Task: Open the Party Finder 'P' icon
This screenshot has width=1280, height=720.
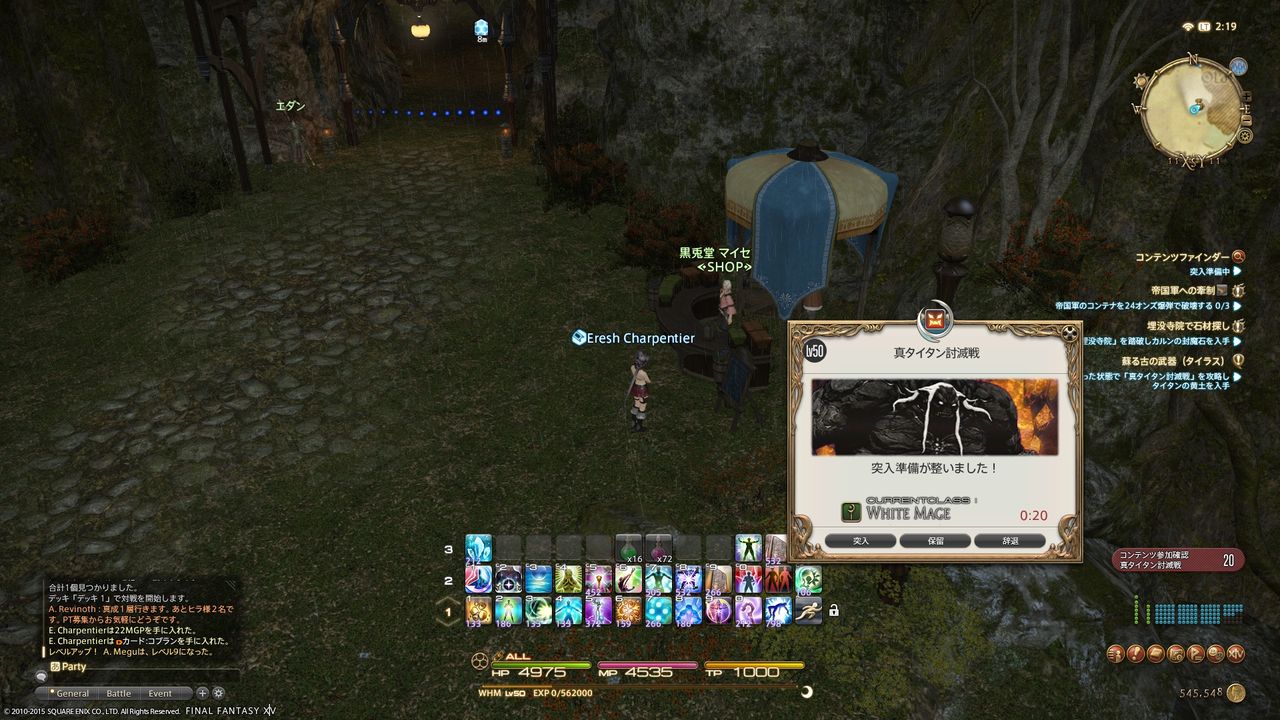Action: (1196, 654)
